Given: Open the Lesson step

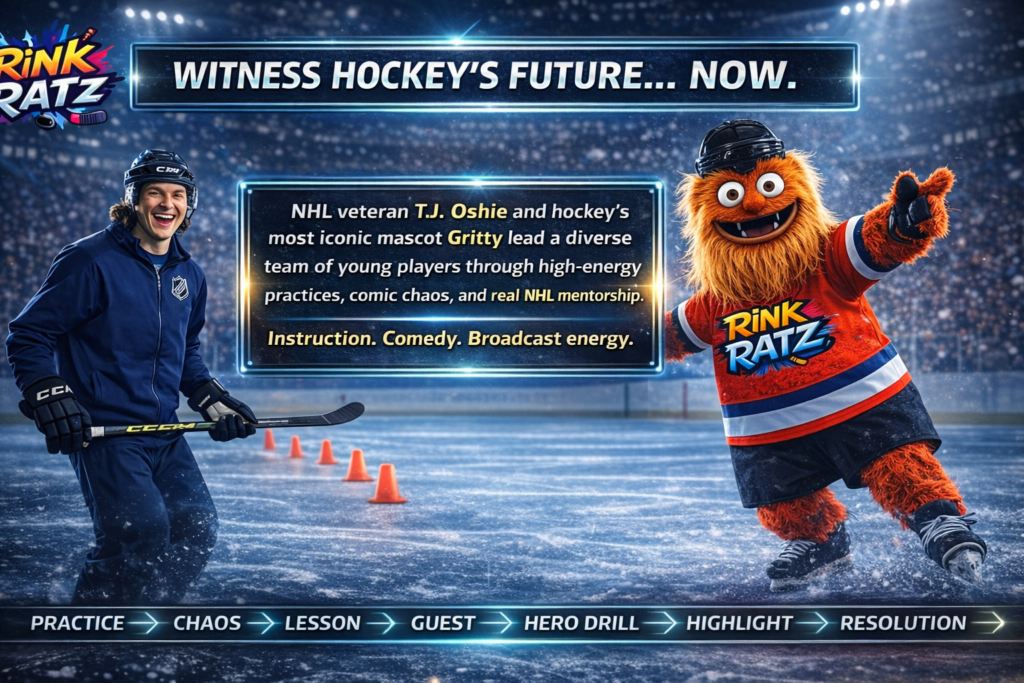Looking at the screenshot, I should [322, 623].
